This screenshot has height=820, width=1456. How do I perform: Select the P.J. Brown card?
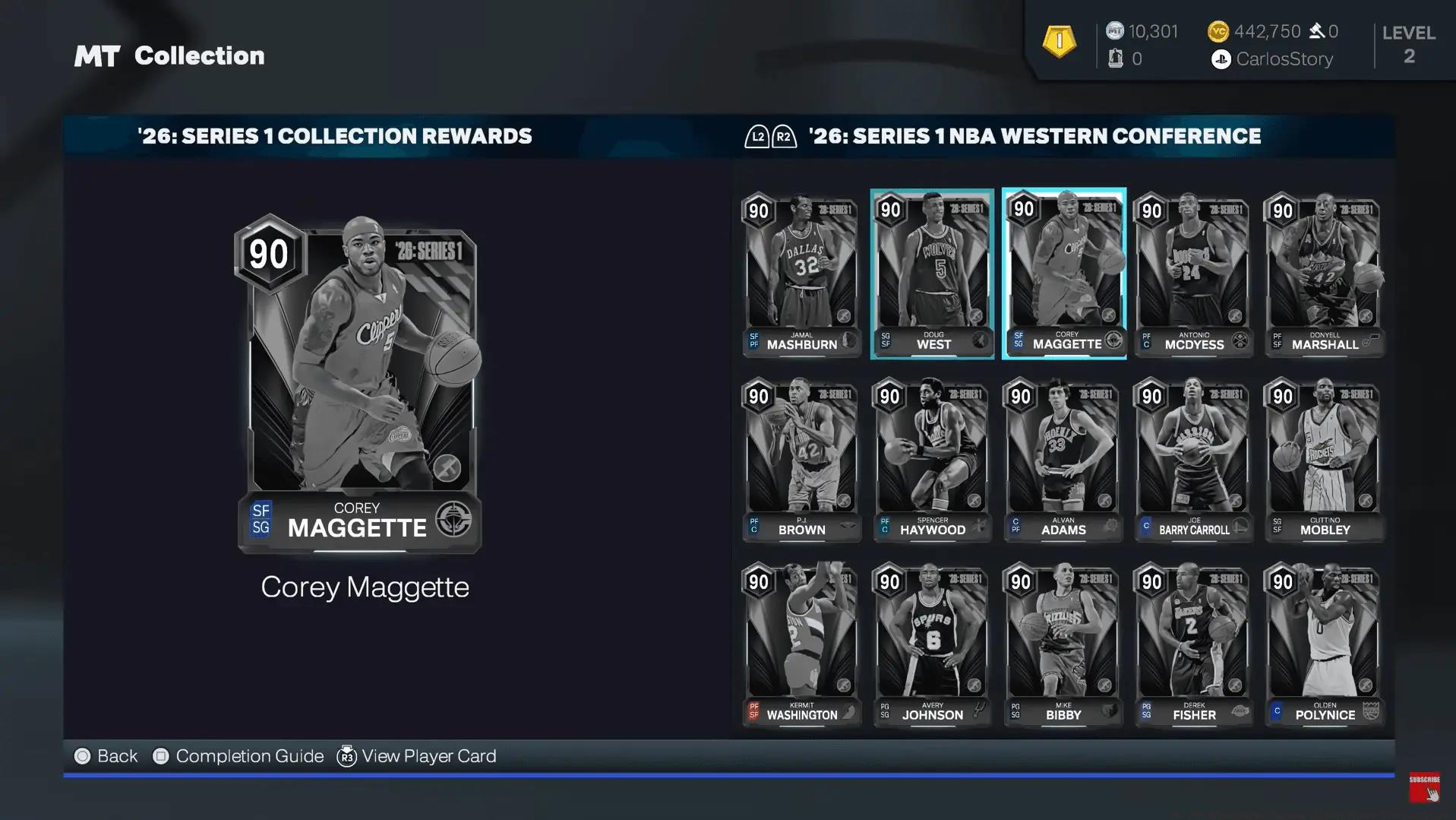(x=801, y=459)
